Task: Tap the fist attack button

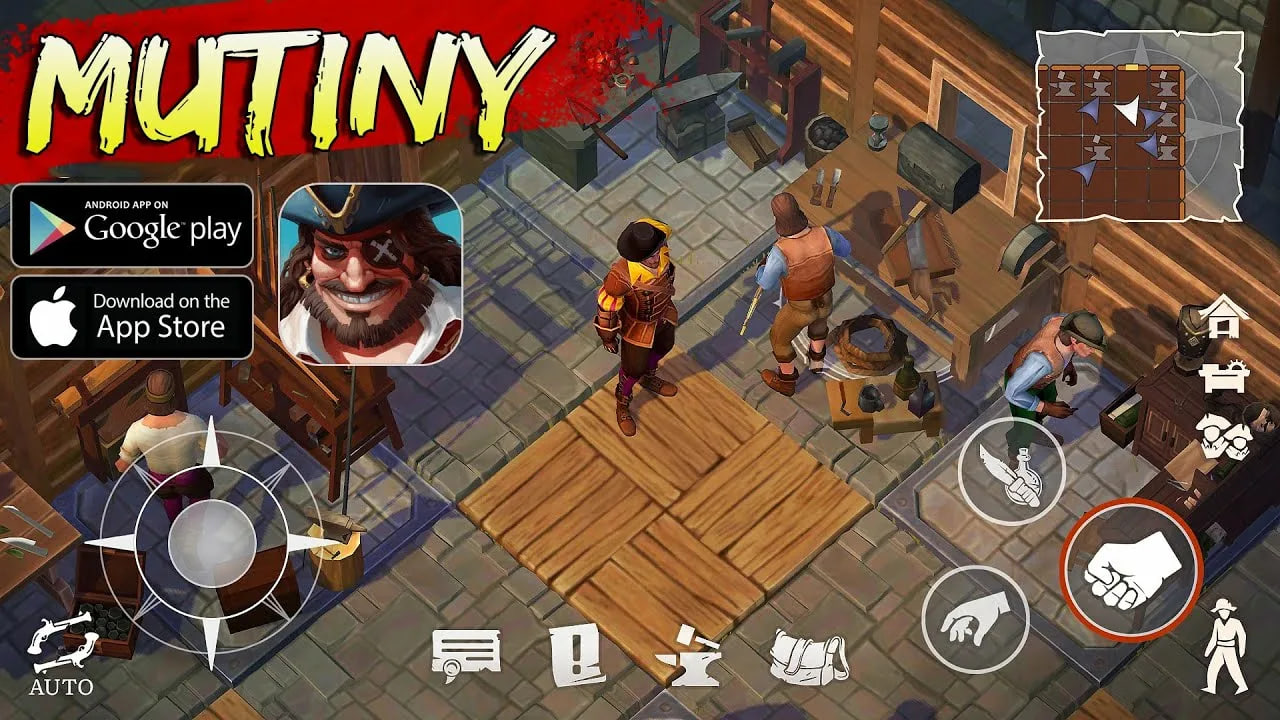Action: pos(1131,570)
